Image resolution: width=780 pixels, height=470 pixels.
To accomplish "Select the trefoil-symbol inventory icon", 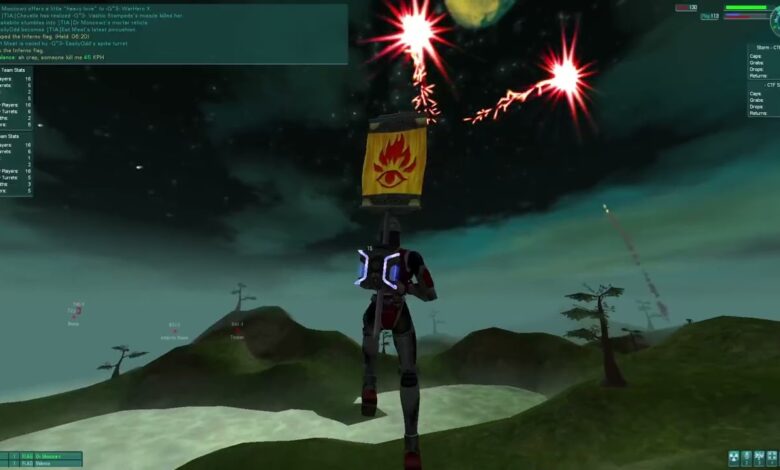I will 734,456.
